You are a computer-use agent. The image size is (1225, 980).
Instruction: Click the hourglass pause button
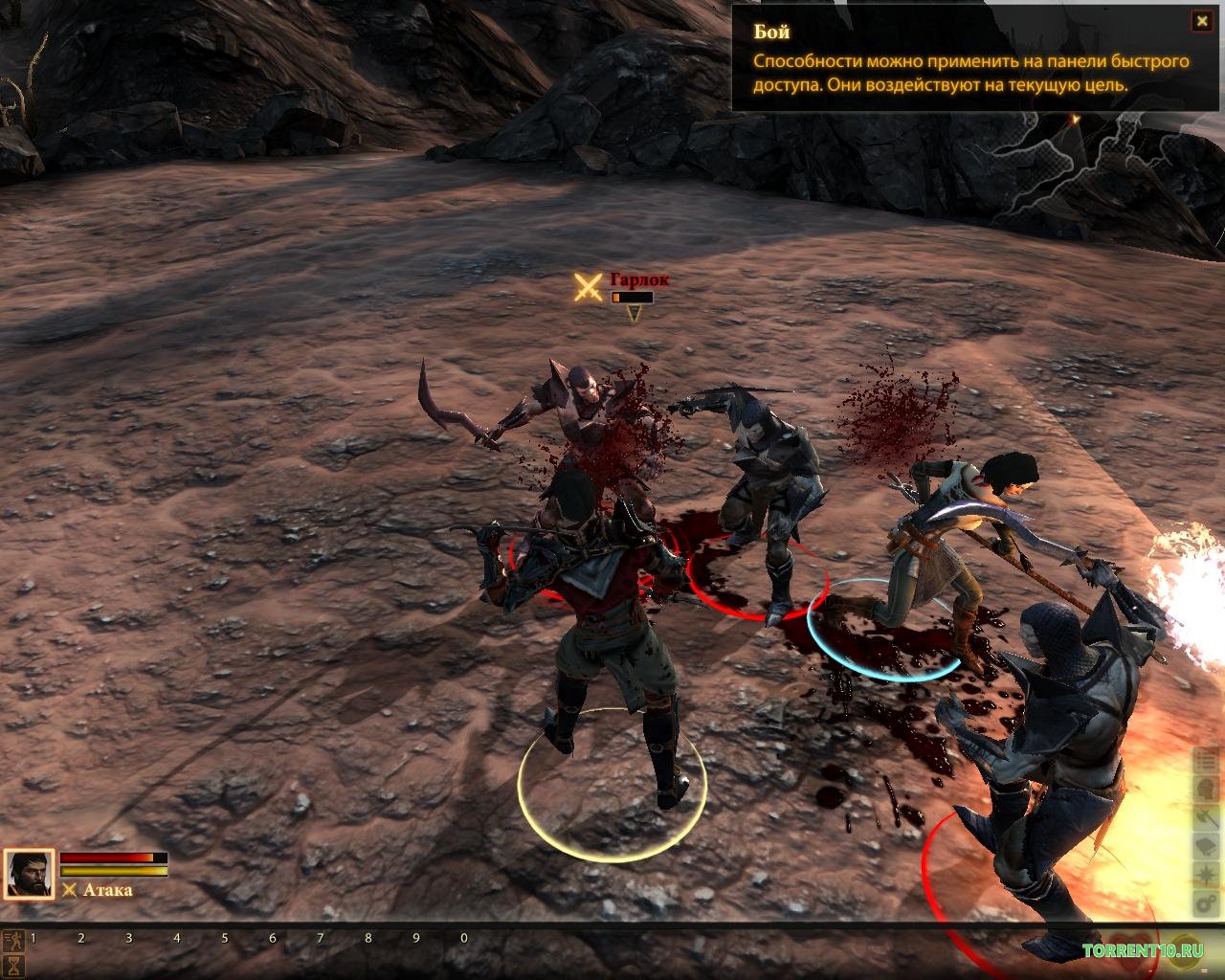click(x=13, y=966)
